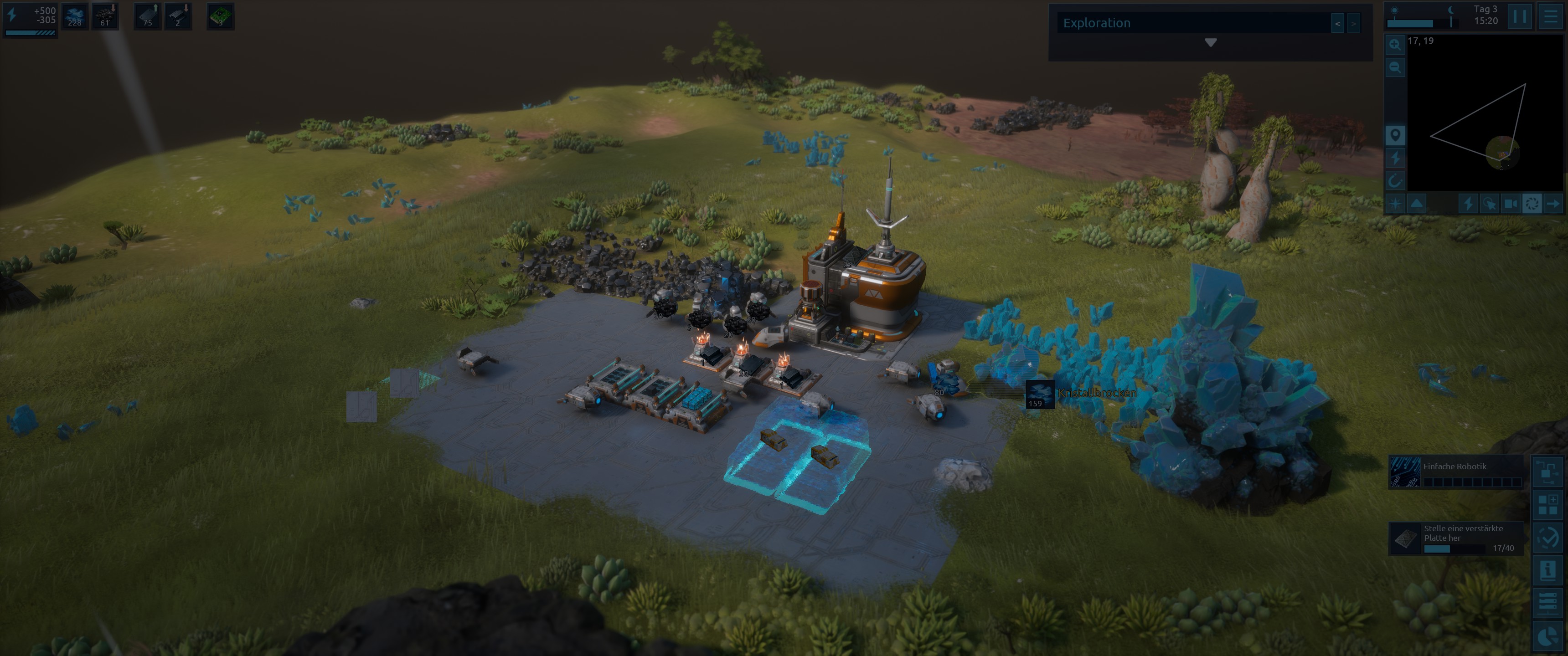
Task: Open the build grid menu
Action: 1547,504
